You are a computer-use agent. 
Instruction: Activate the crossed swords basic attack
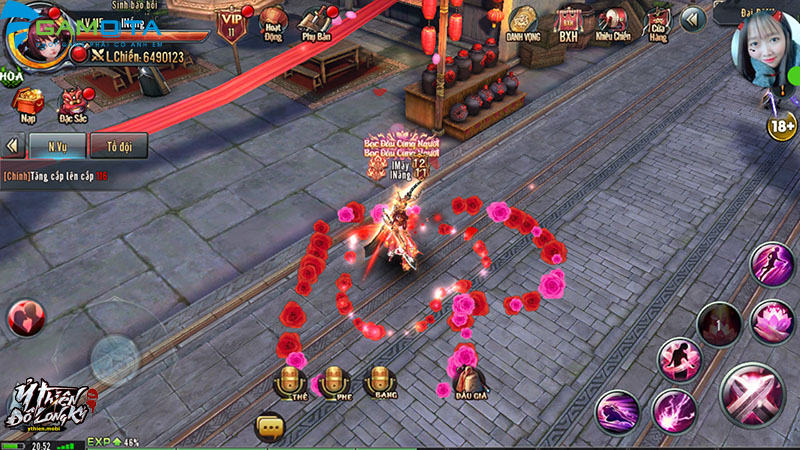[x=745, y=394]
